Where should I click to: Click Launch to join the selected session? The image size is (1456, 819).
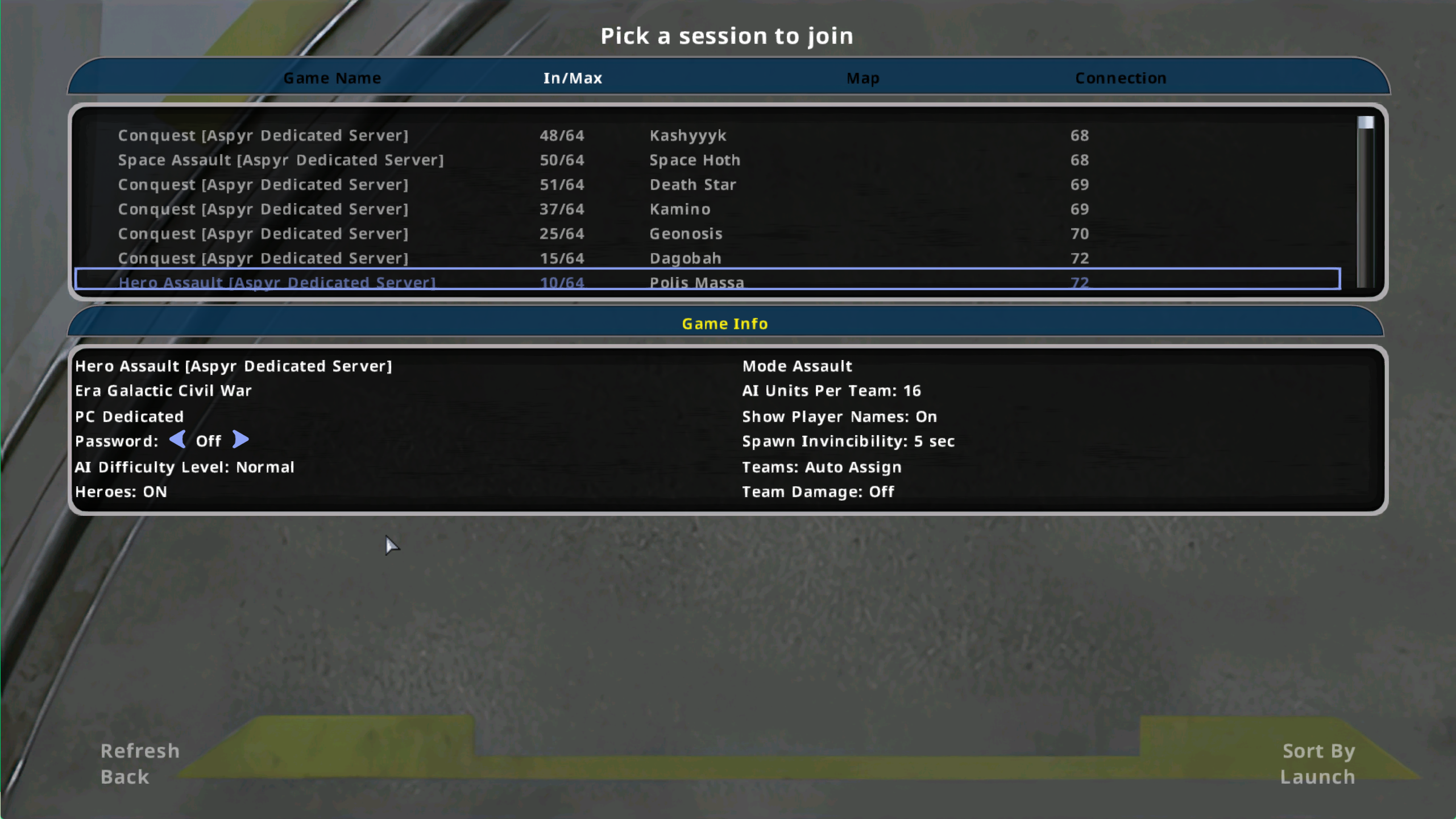1317,777
